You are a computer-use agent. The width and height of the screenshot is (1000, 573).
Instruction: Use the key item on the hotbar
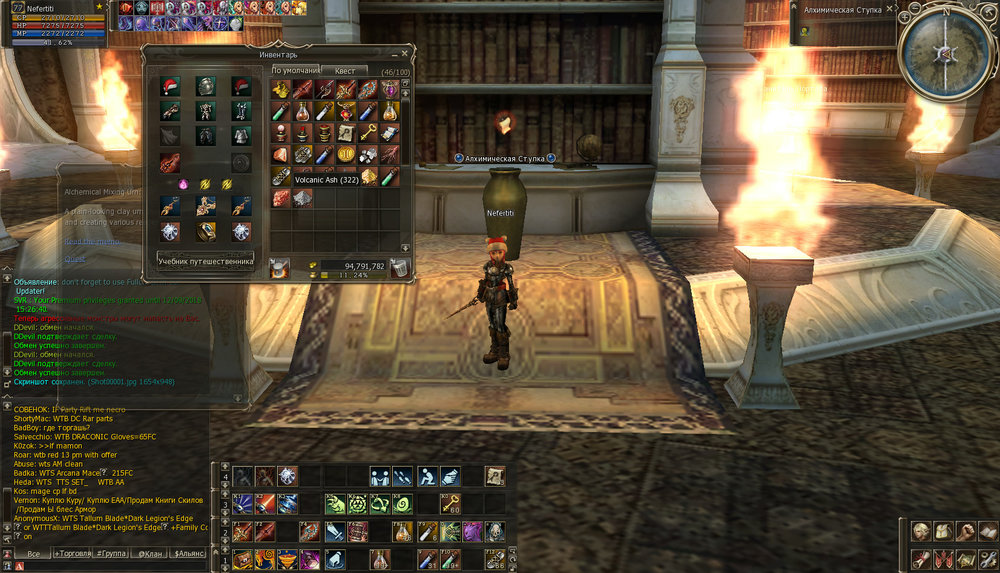[x=451, y=503]
